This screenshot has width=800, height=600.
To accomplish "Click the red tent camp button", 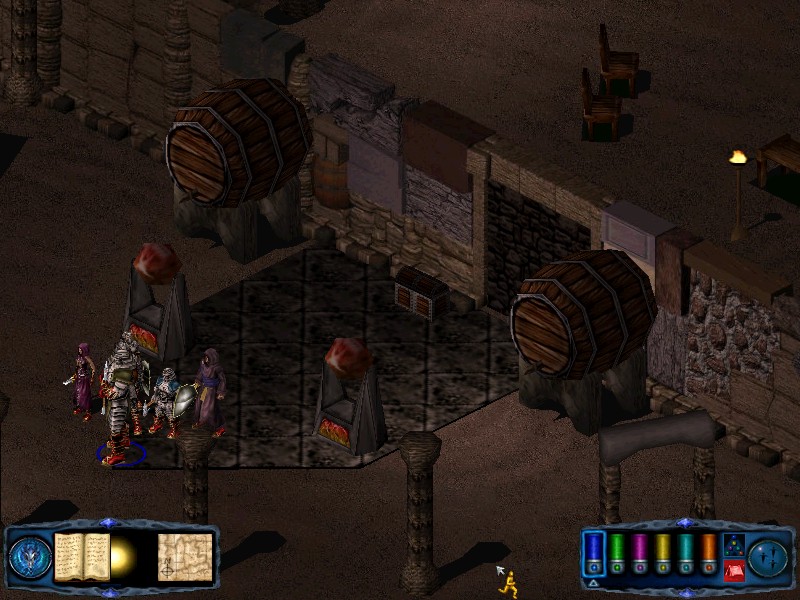I will [733, 571].
